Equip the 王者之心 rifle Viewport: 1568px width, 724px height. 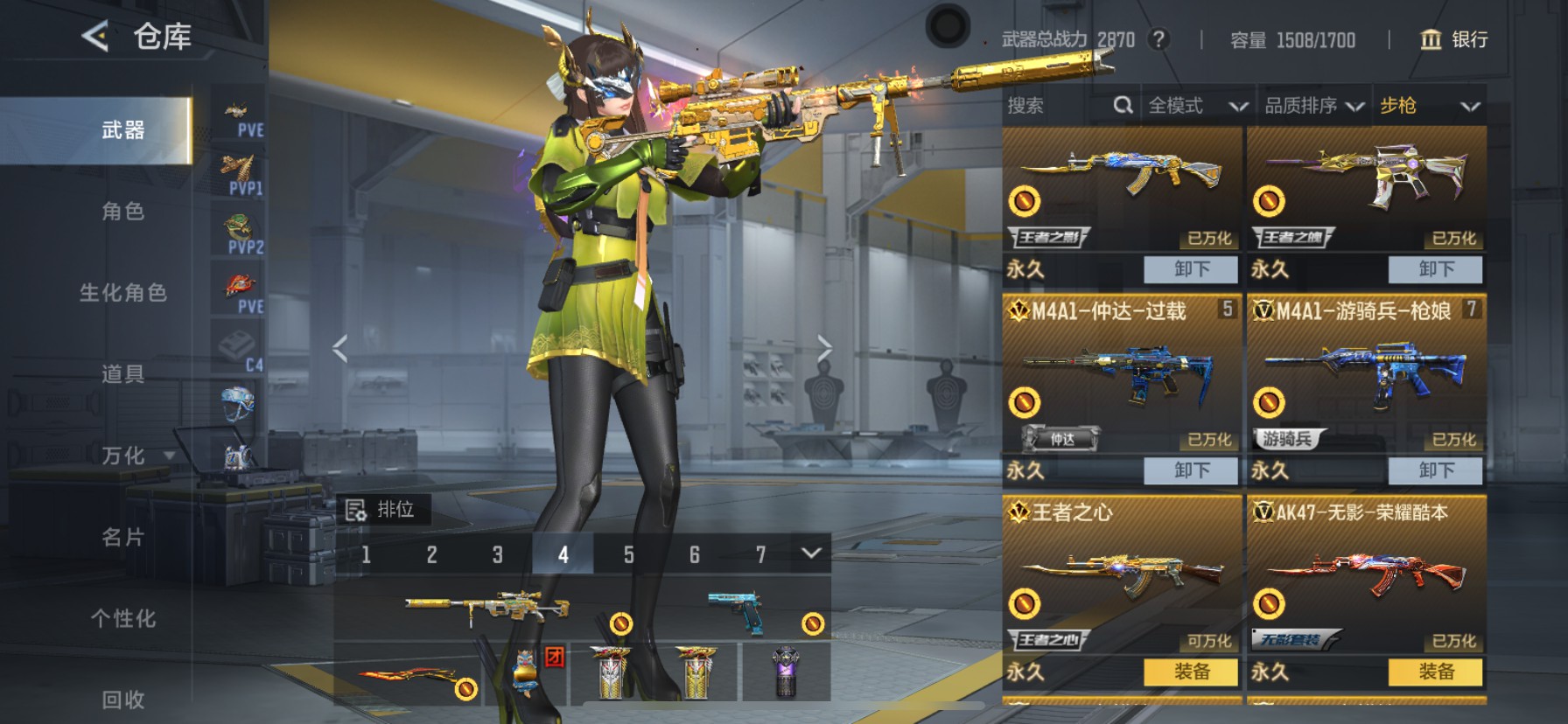point(1191,672)
